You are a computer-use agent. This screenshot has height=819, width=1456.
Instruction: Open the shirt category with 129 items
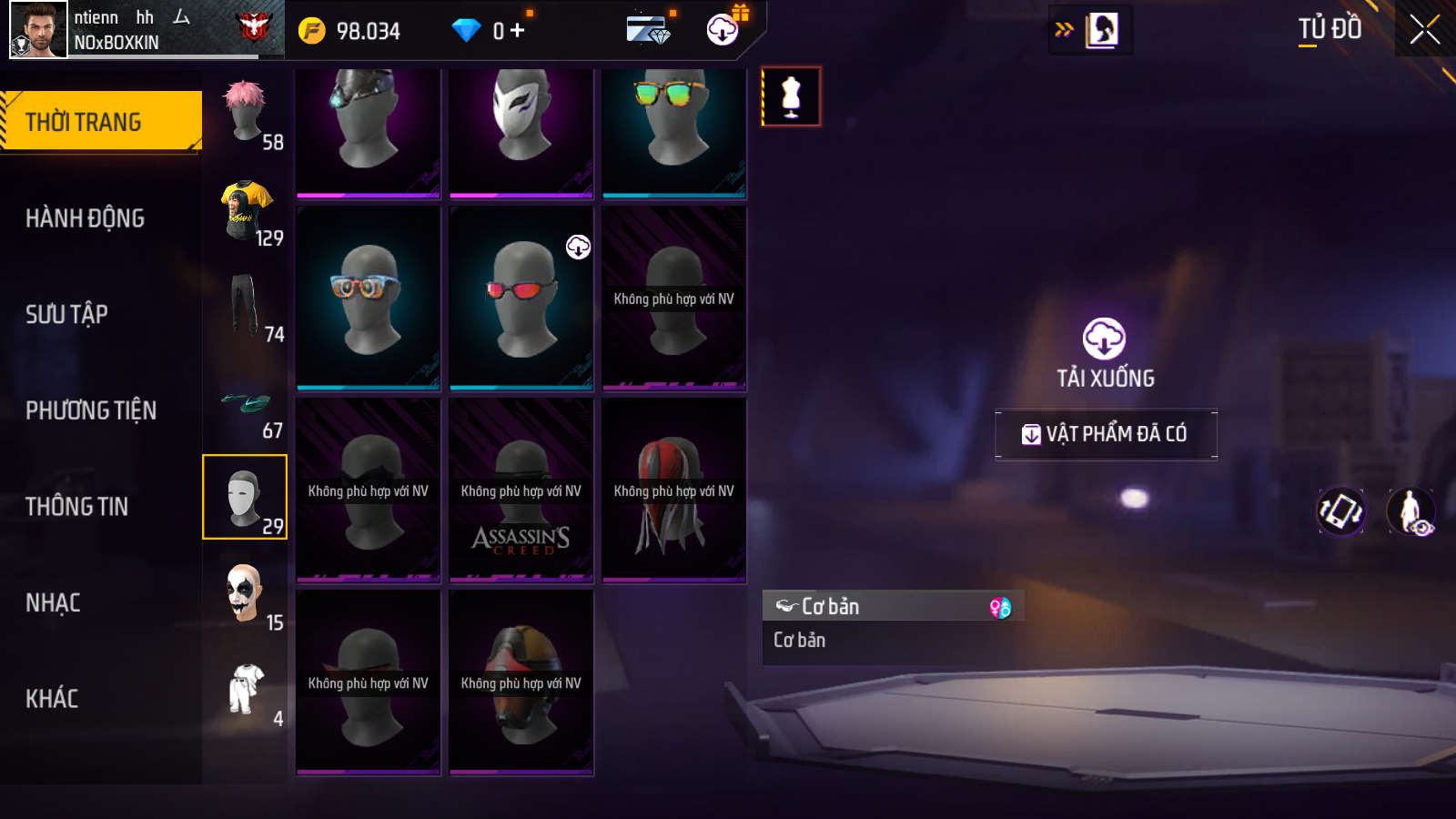246,211
